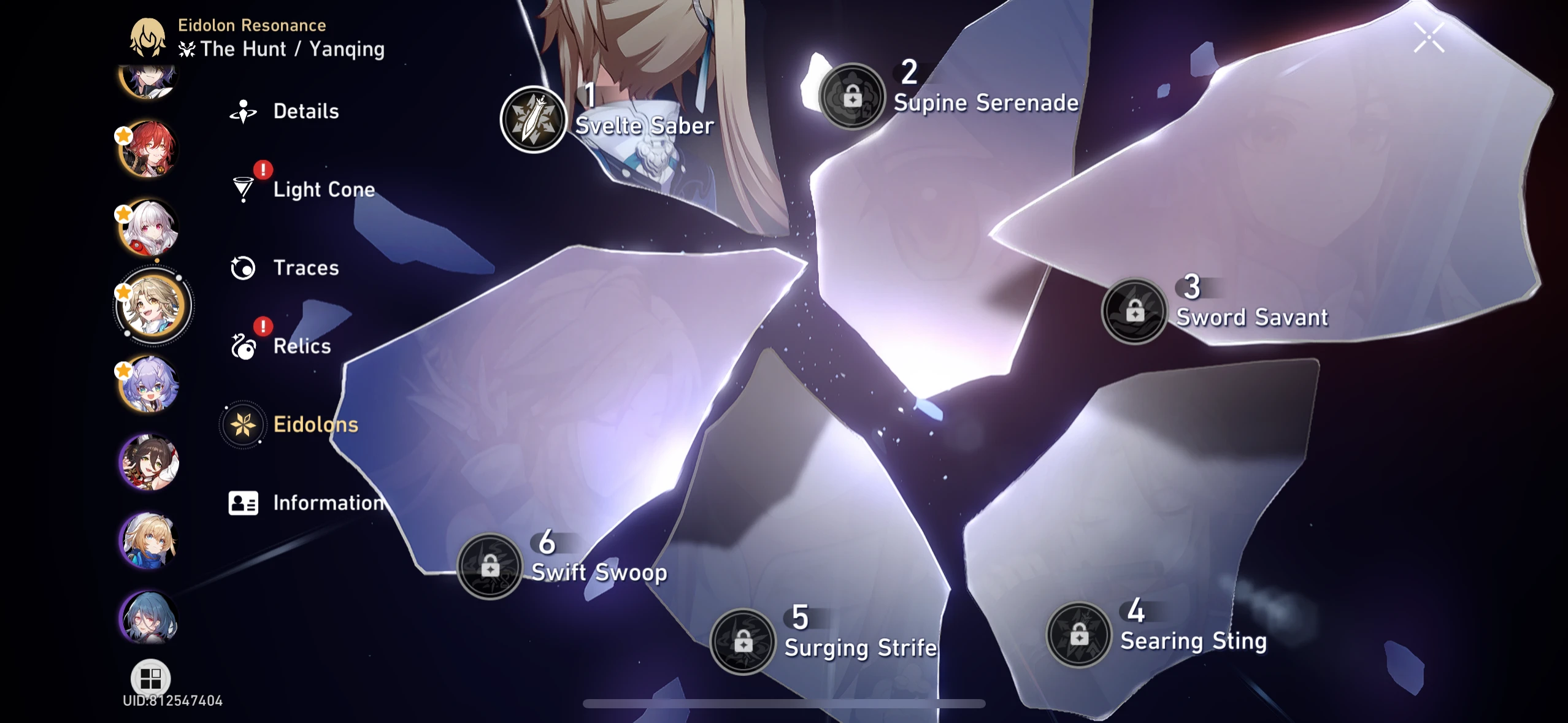1568x723 pixels.
Task: Click the Swift Swoop Eidolon lock icon
Action: click(489, 565)
